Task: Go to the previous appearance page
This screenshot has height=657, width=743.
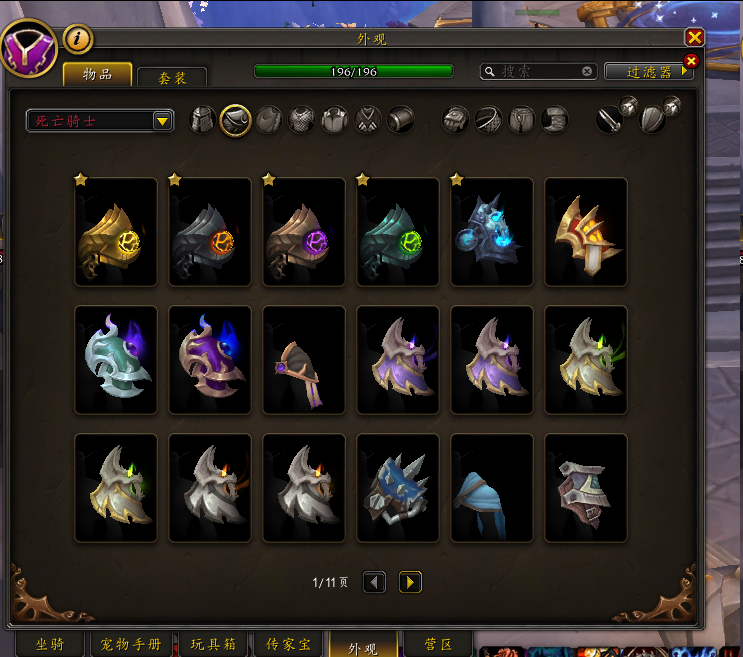Action: coord(374,582)
